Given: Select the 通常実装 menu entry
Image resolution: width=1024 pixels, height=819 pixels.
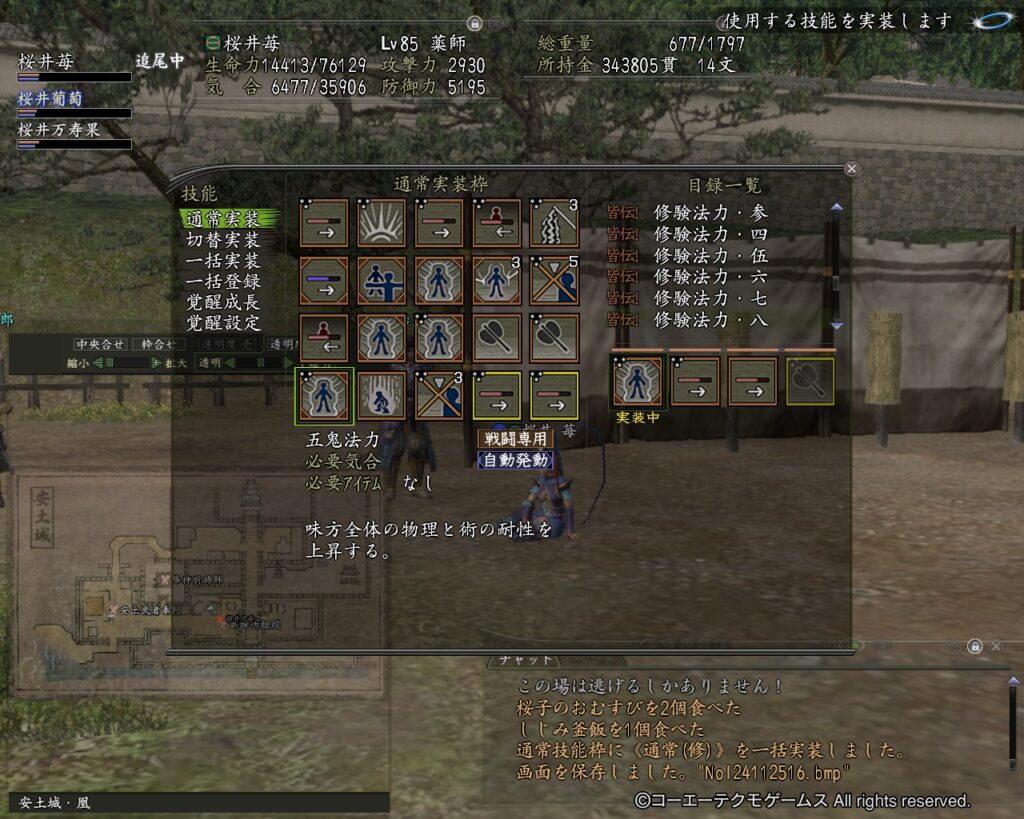Looking at the screenshot, I should tap(223, 218).
